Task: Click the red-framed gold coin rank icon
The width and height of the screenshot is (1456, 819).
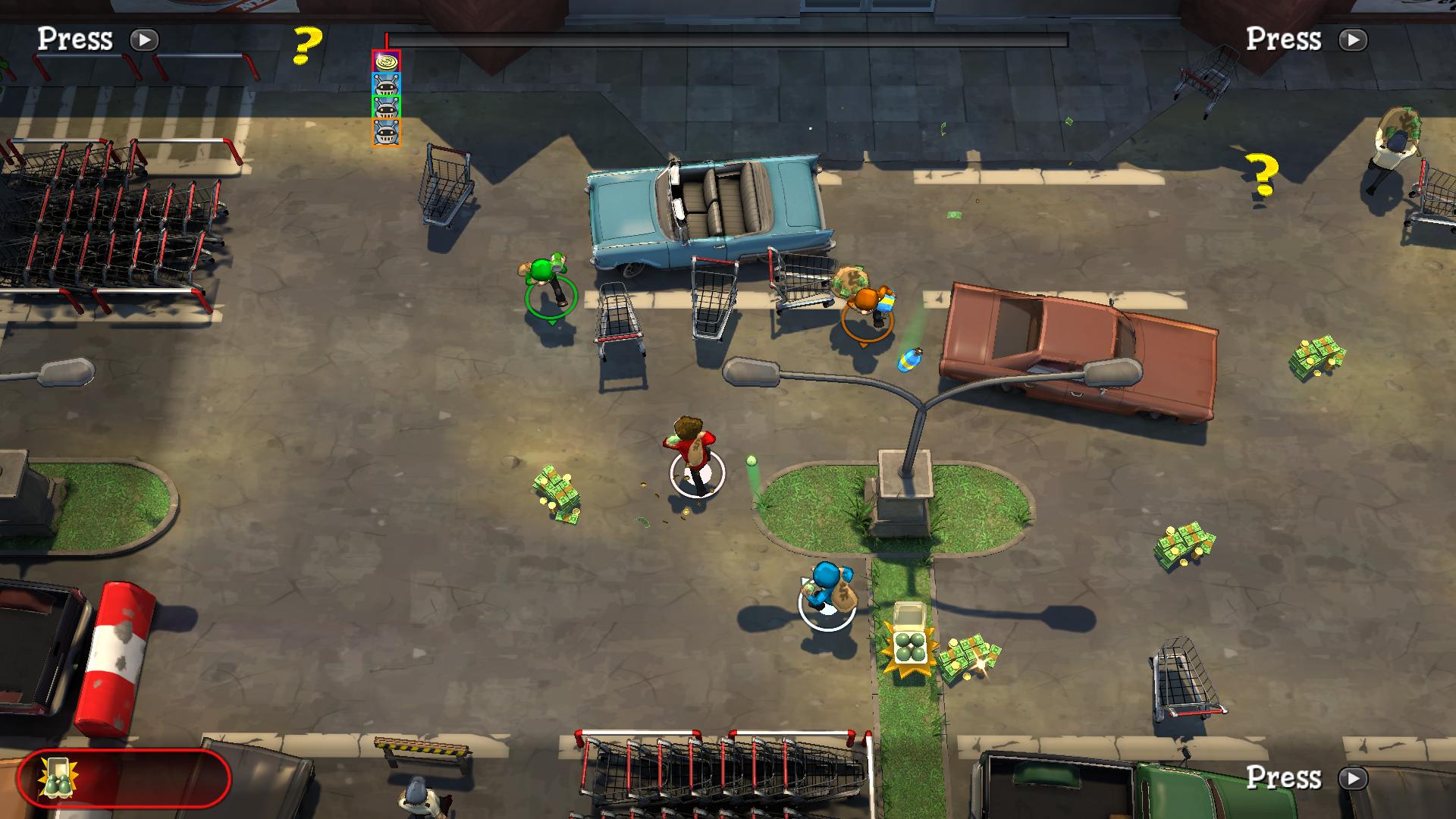Action: coord(386,61)
